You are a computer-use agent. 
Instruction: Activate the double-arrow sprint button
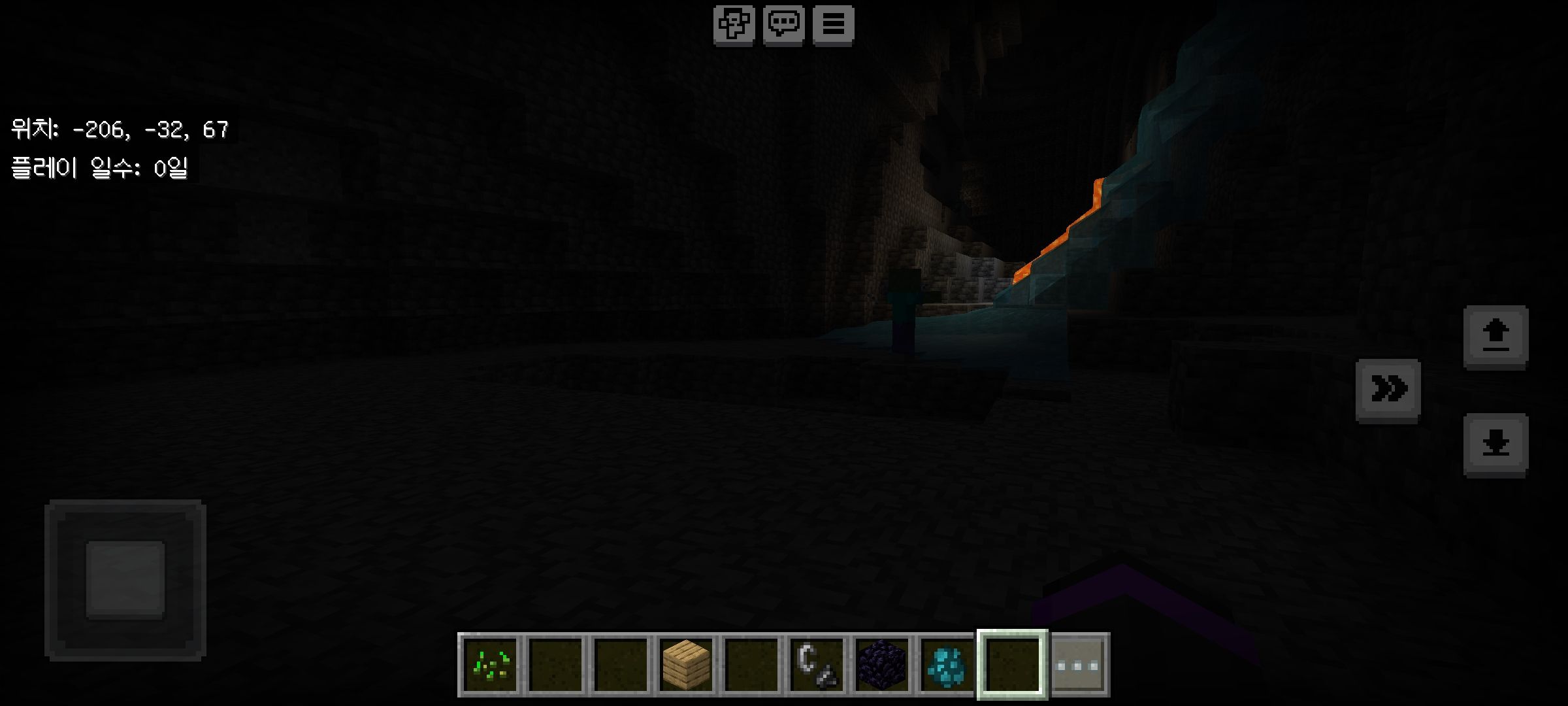click(x=1388, y=390)
